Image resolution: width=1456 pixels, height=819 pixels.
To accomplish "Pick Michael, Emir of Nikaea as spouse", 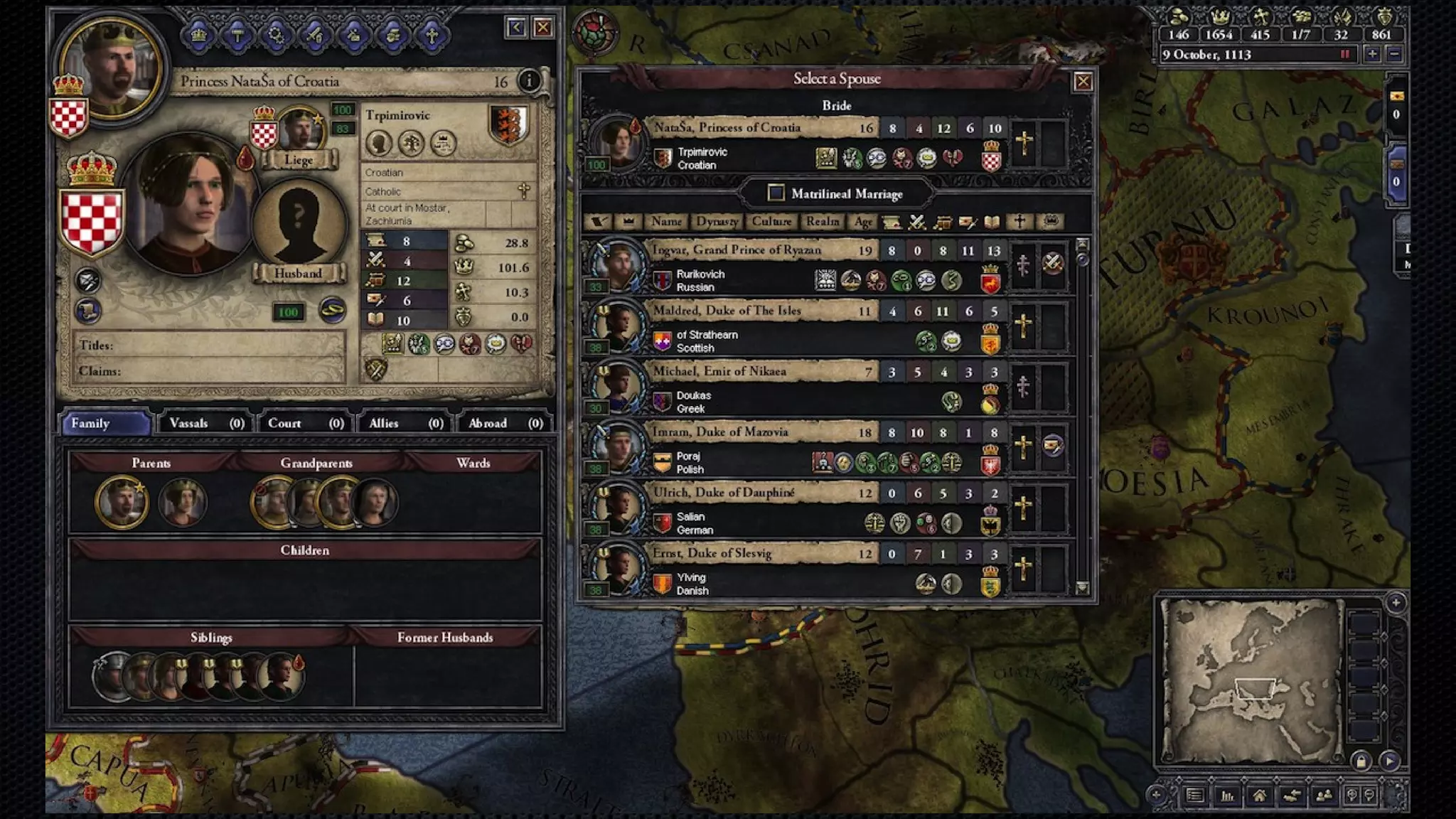I will click(719, 371).
